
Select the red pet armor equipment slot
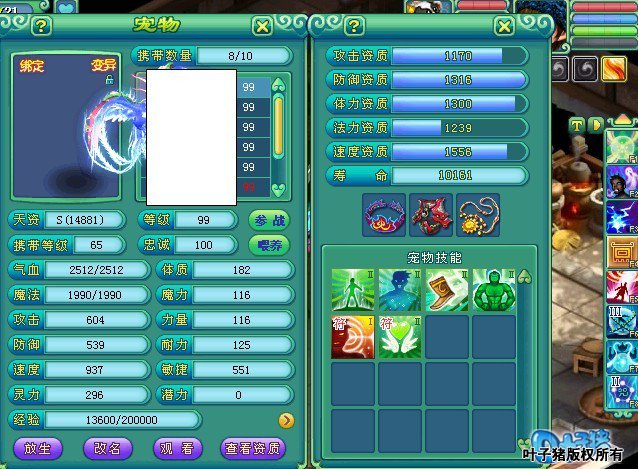pos(430,215)
